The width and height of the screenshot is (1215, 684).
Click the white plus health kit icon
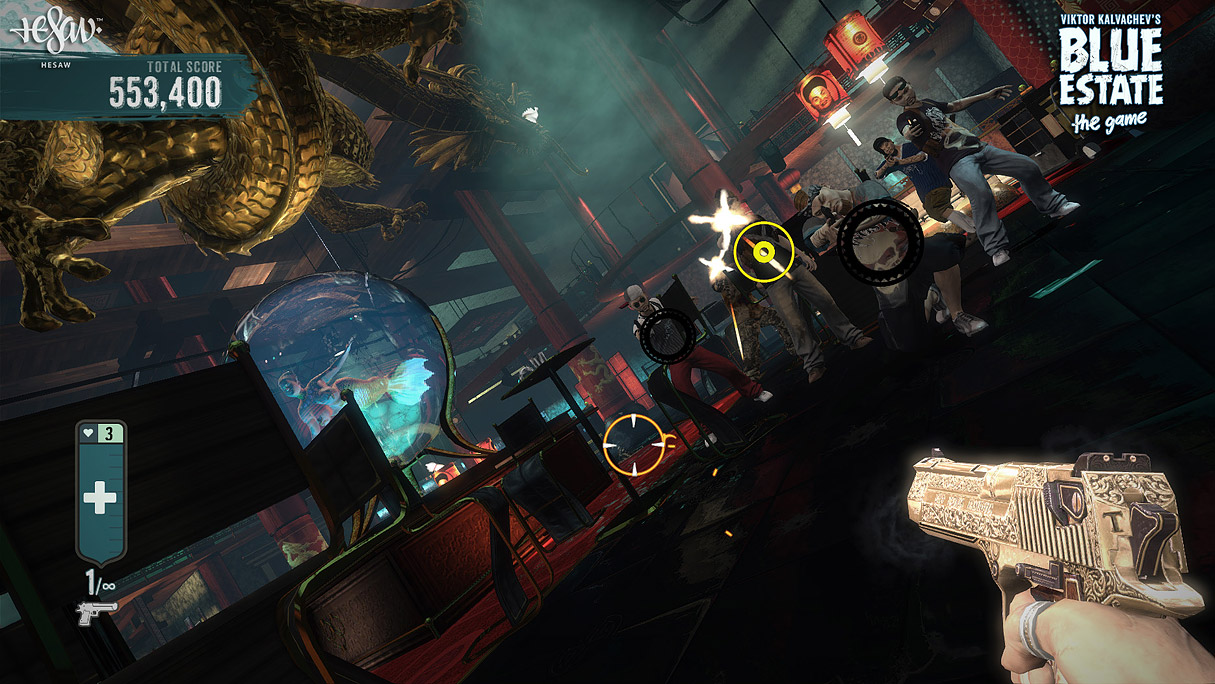coord(99,497)
